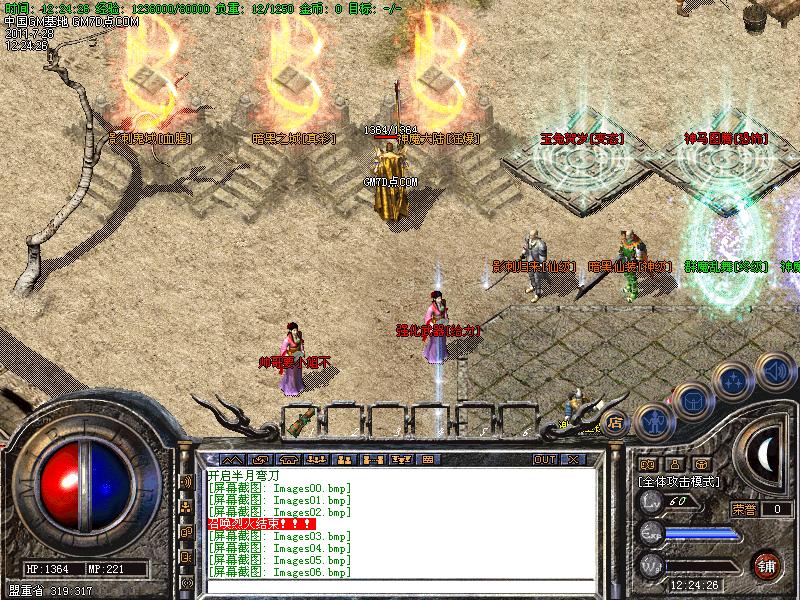Select the scroll item in belt slot 1
Screen dimensions: 800x600
[x=299, y=421]
